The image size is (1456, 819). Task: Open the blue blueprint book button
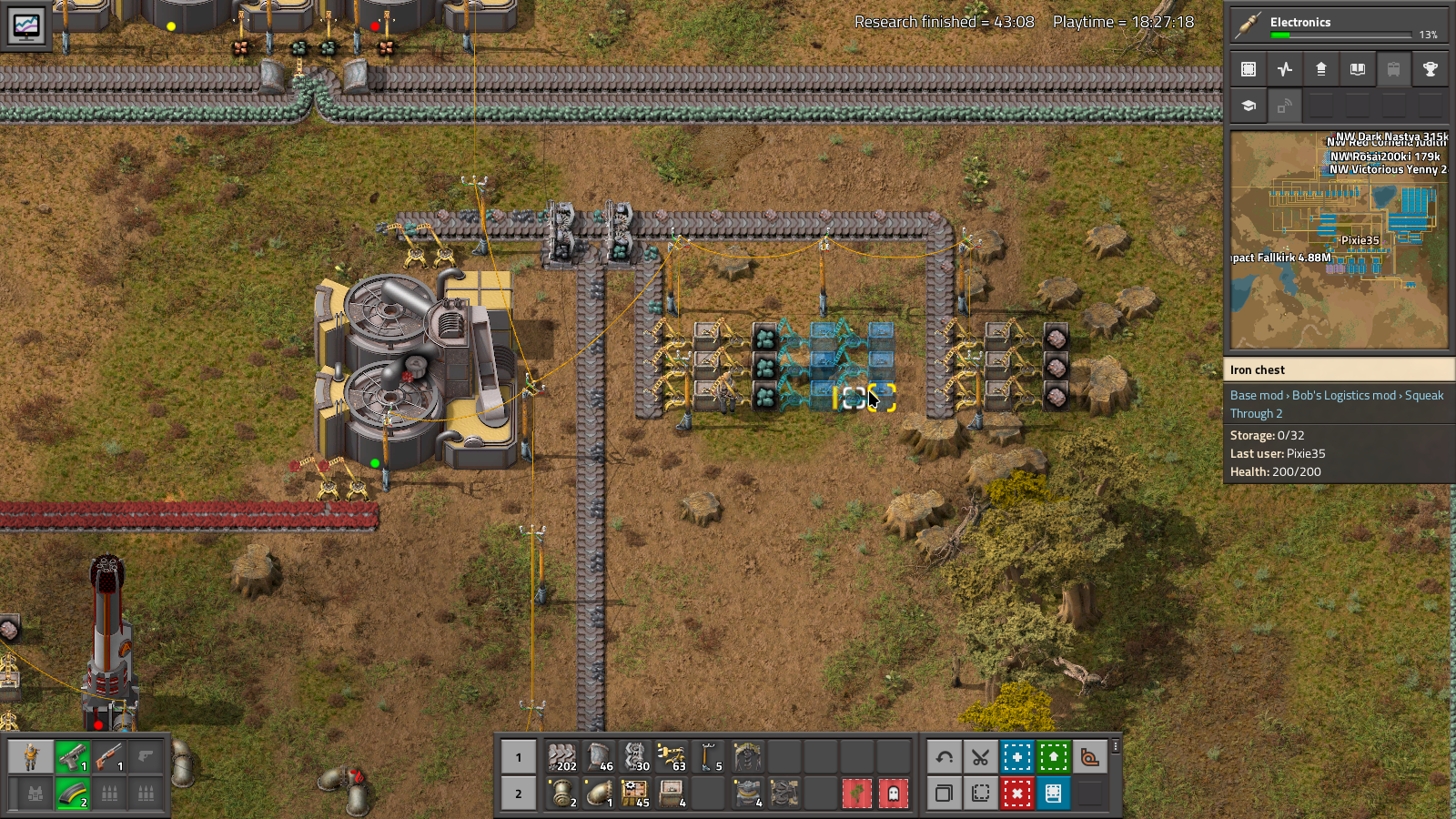pyautogui.click(x=1053, y=794)
